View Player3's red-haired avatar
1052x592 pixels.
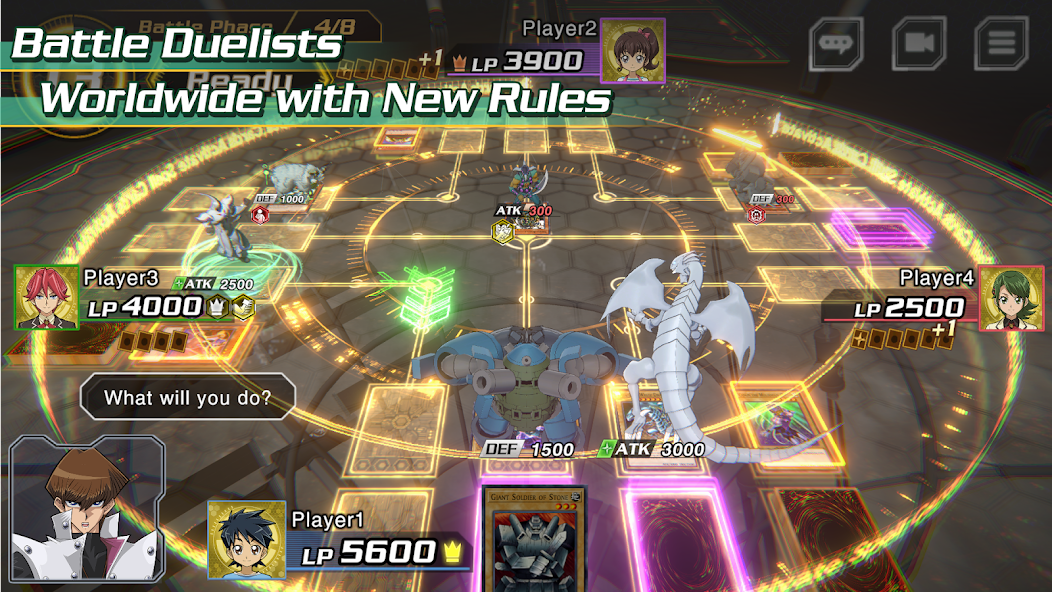point(46,297)
